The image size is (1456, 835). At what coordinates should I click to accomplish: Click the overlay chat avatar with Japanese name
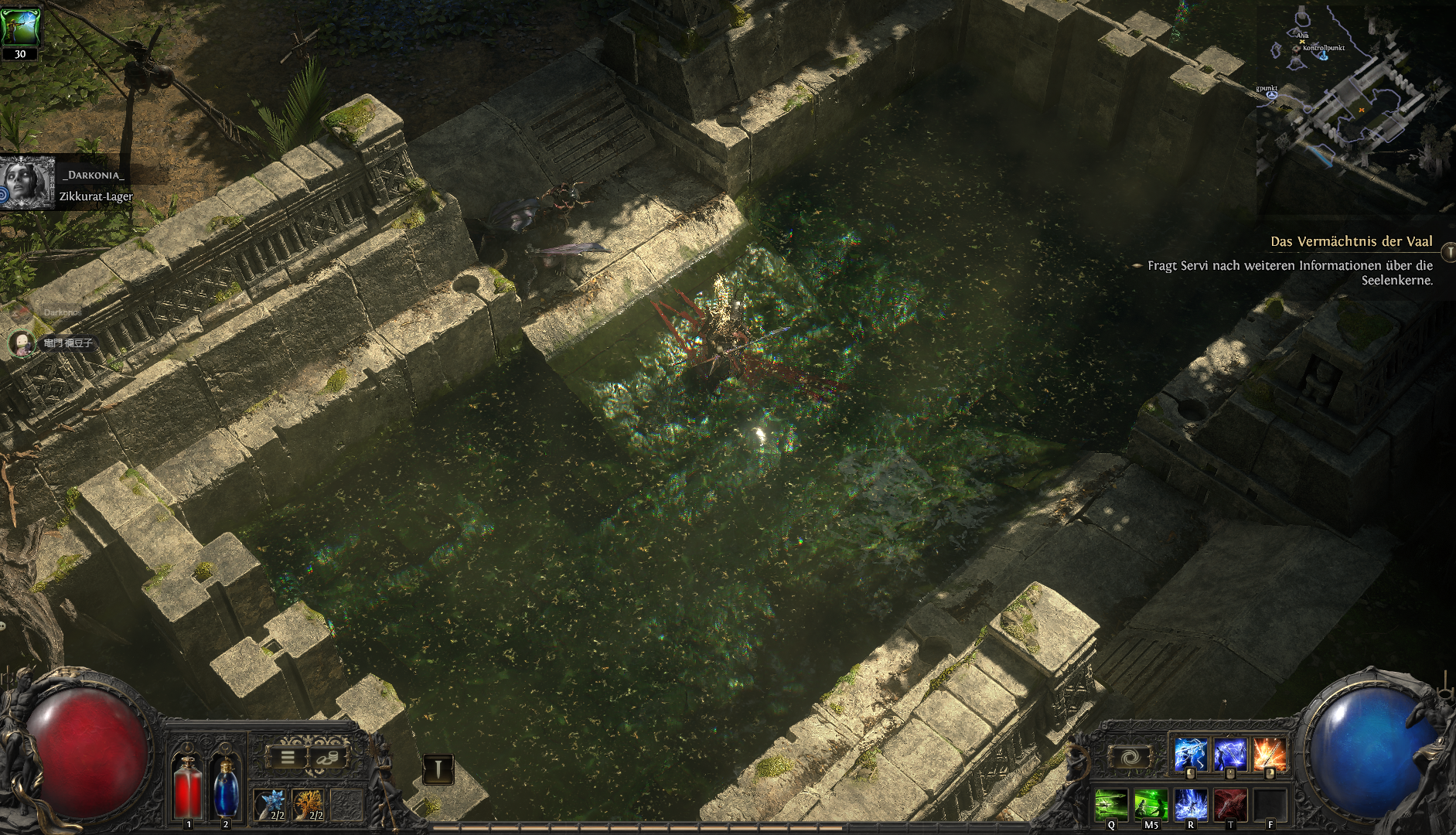coord(22,343)
